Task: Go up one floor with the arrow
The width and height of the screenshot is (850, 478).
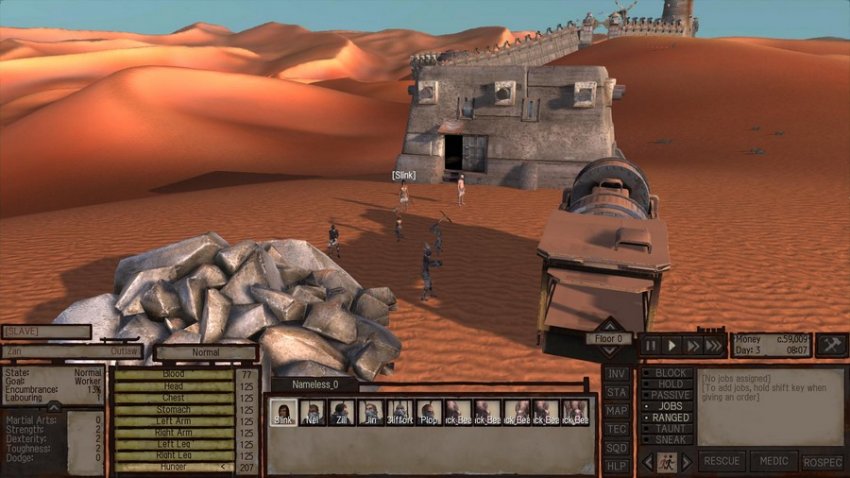Action: coord(609,325)
